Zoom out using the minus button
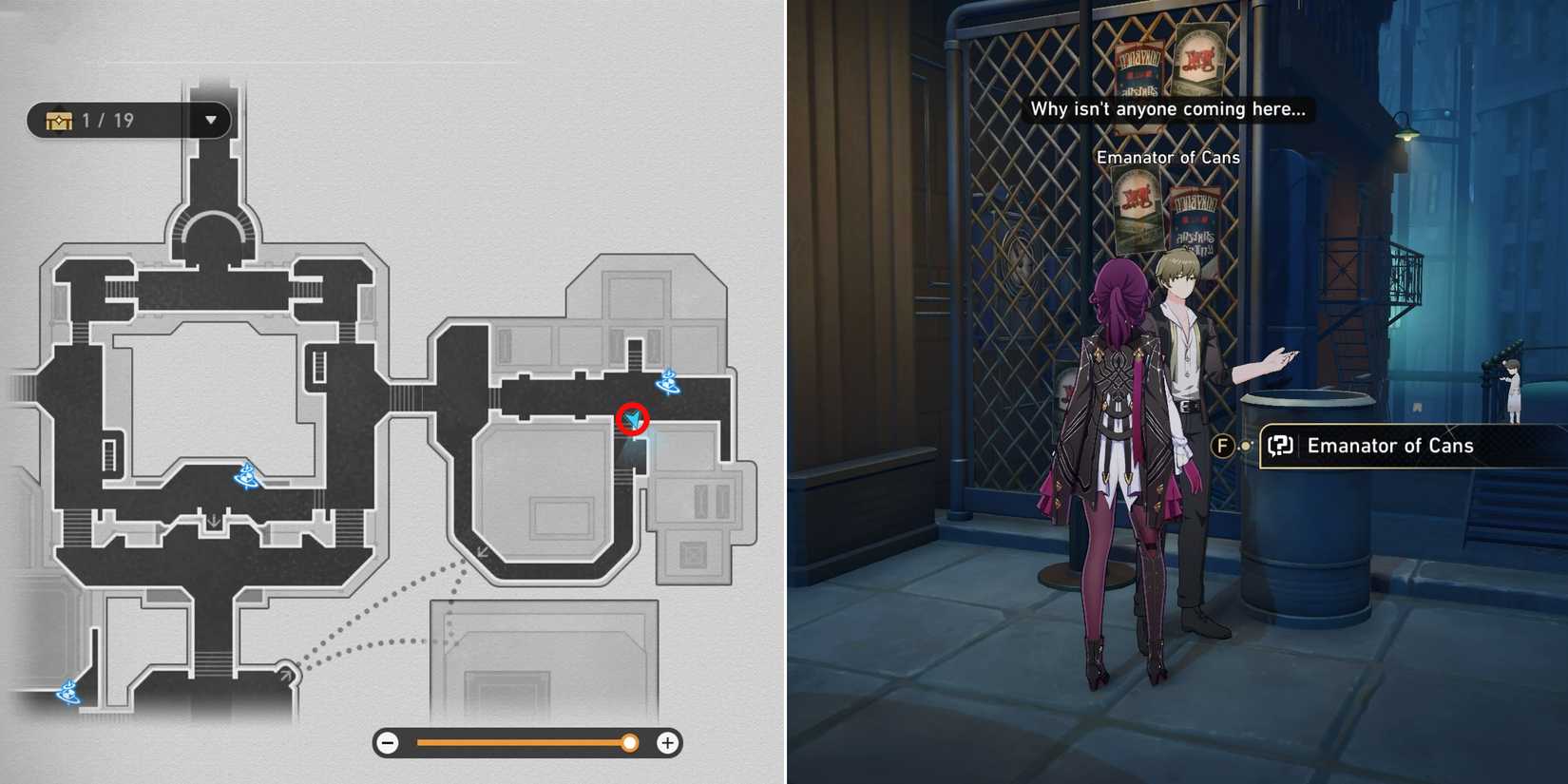 388,743
